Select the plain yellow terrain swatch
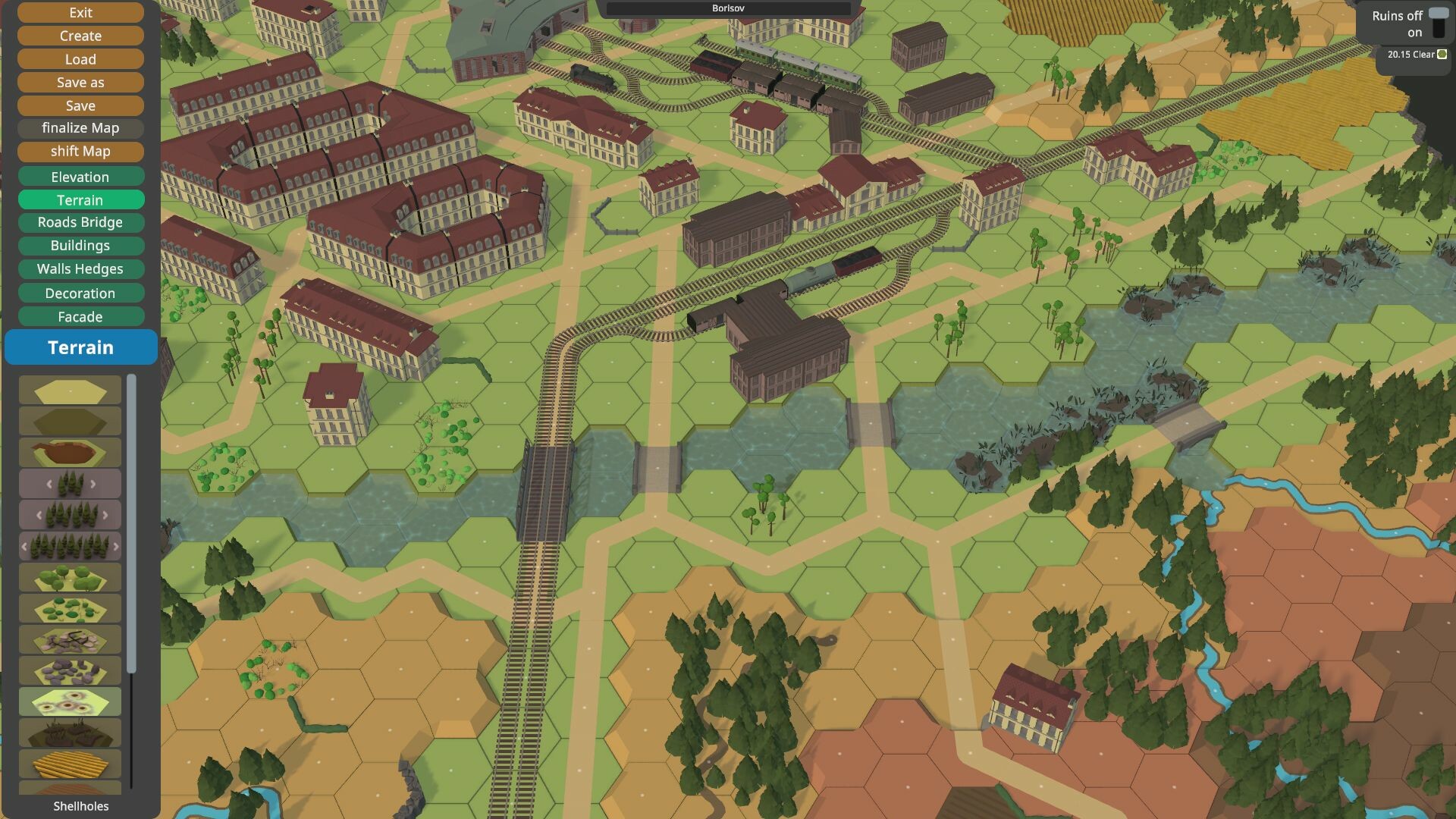Screen dimensions: 1456x819 pos(68,390)
